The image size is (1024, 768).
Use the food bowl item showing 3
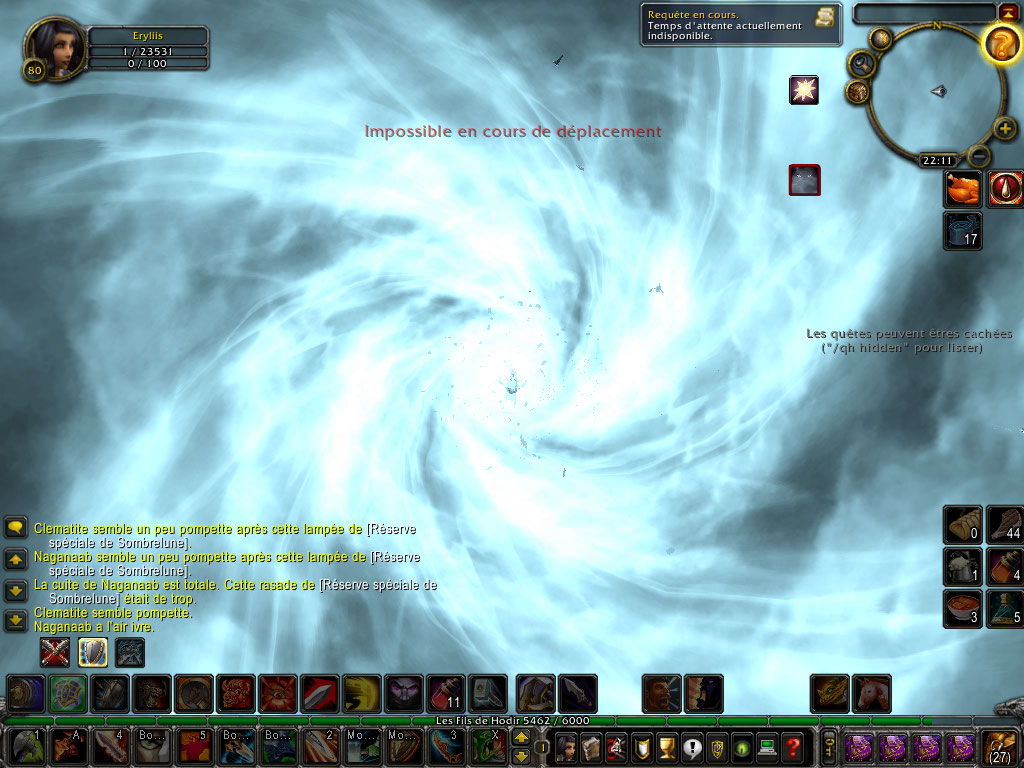point(963,607)
